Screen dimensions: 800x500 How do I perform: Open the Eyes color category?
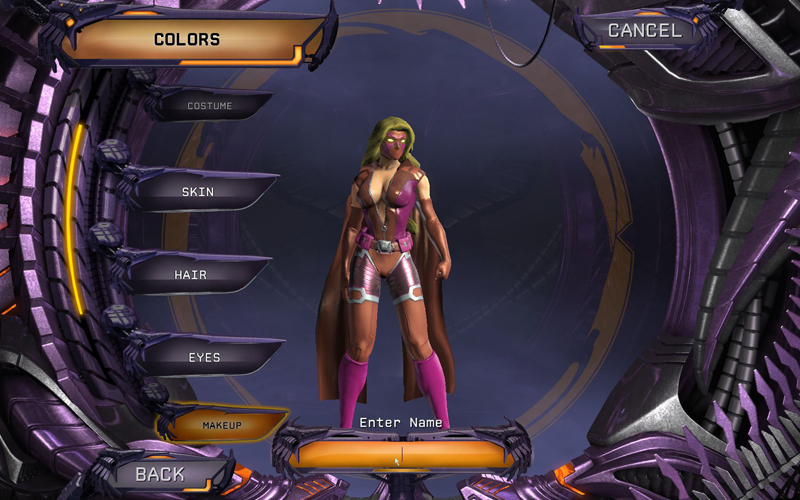click(204, 357)
